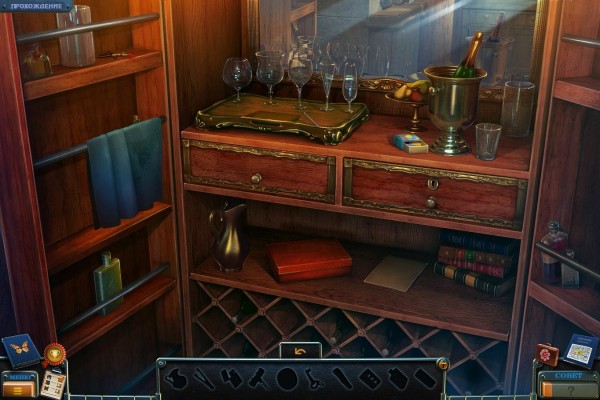Select the round silhouette in item bar
Image resolution: width=600 pixels, height=400 pixels.
pyautogui.click(x=287, y=379)
